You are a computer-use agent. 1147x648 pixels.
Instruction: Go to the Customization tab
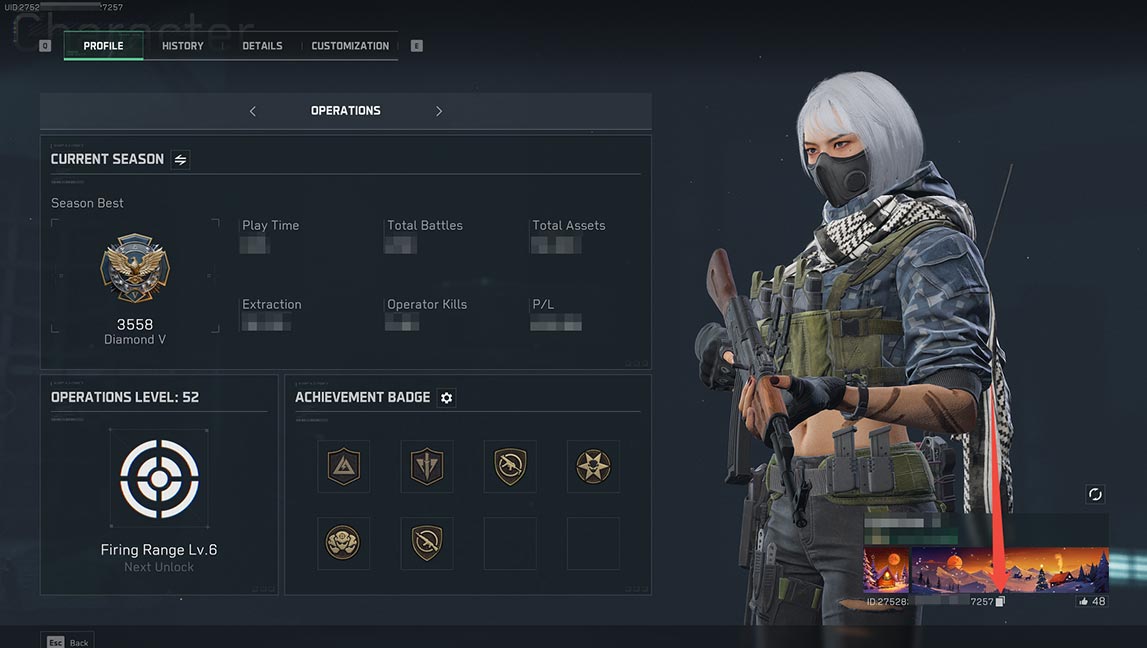pyautogui.click(x=350, y=46)
